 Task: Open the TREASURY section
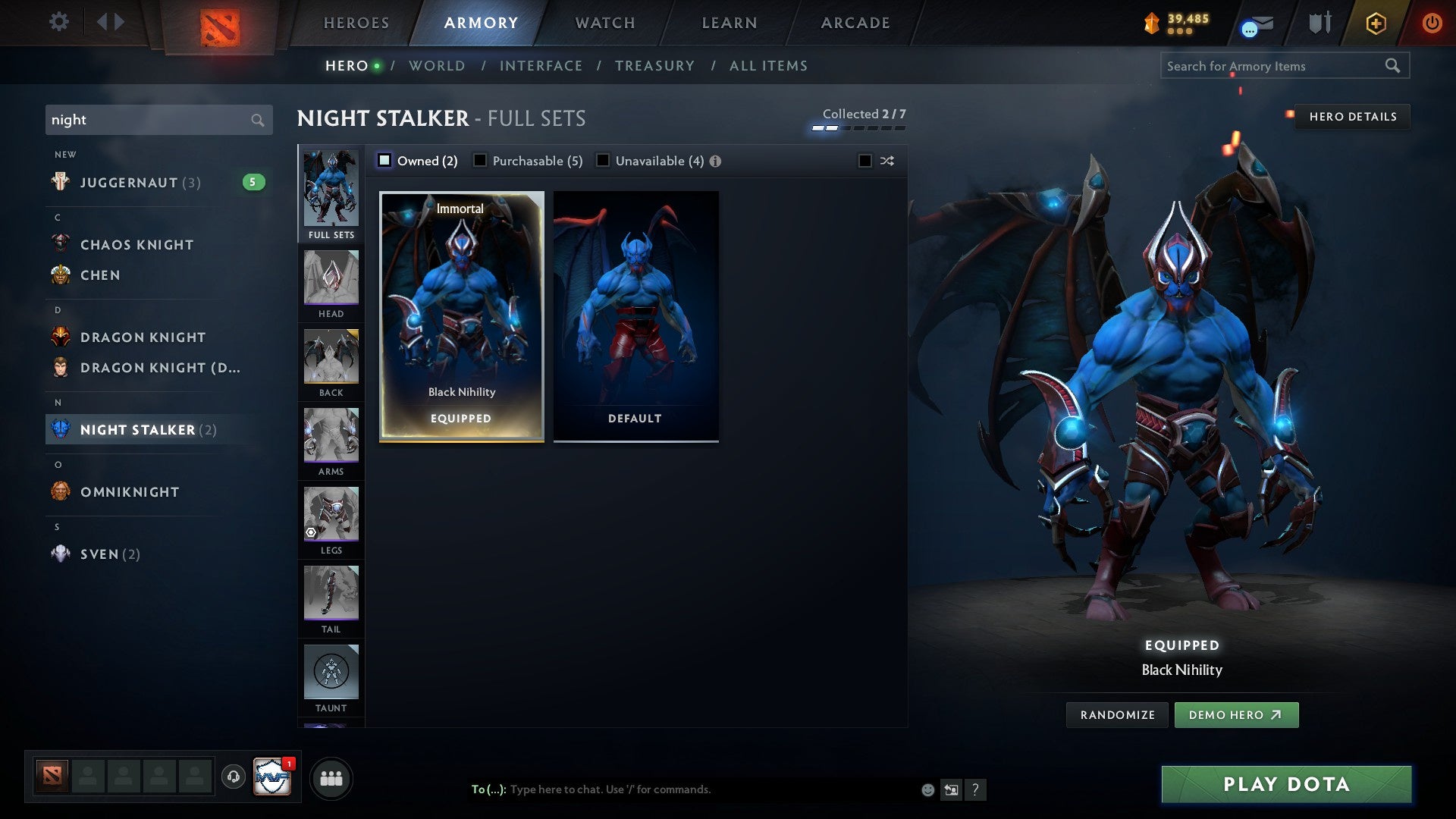click(x=655, y=66)
